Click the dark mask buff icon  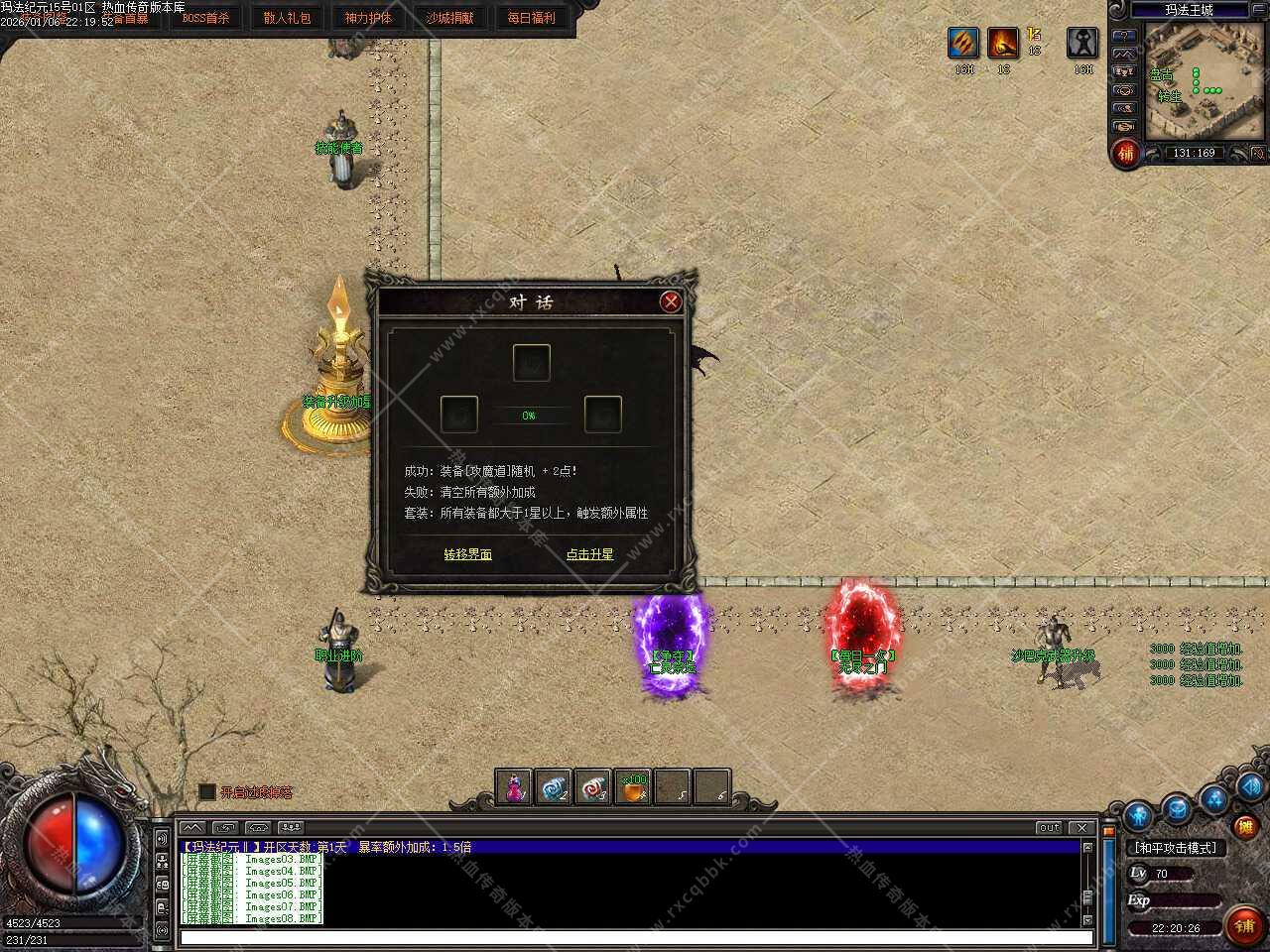coord(1082,43)
